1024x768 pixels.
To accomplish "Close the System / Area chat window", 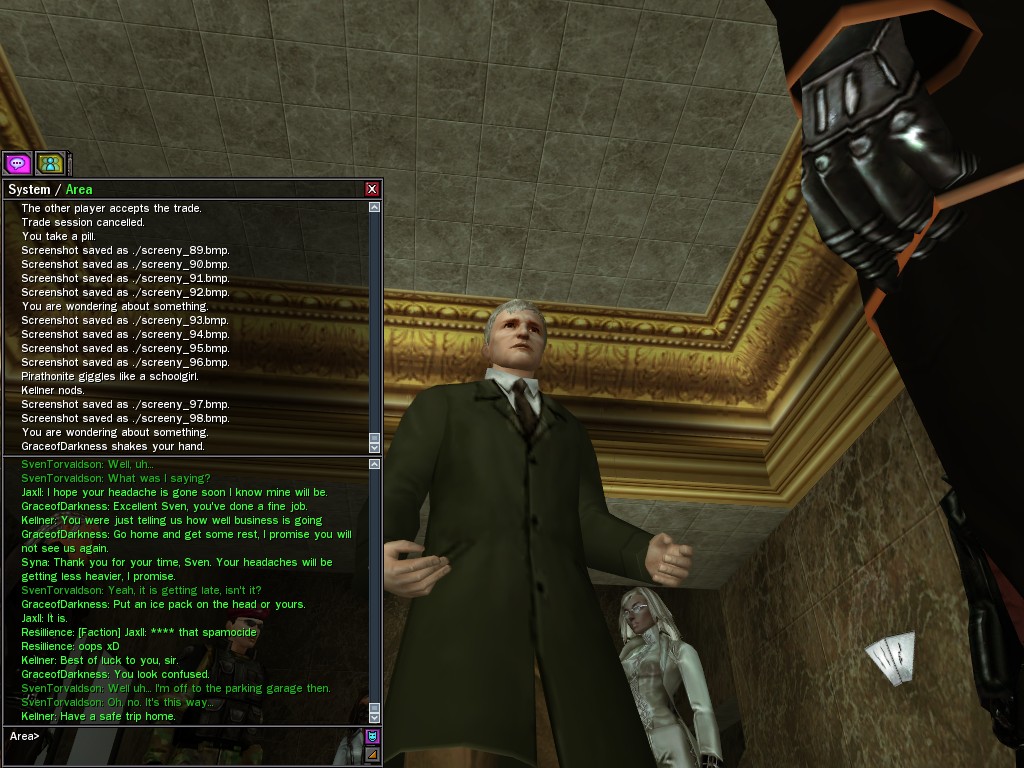I will tap(372, 189).
